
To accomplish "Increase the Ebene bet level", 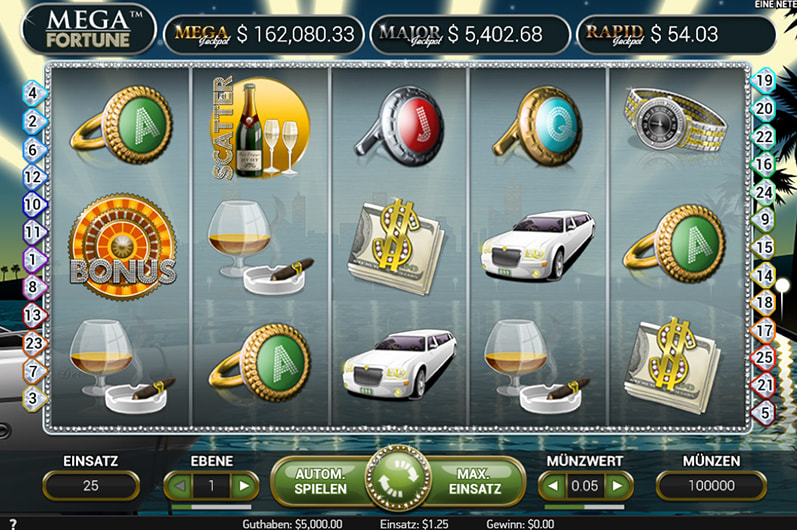I will [243, 486].
